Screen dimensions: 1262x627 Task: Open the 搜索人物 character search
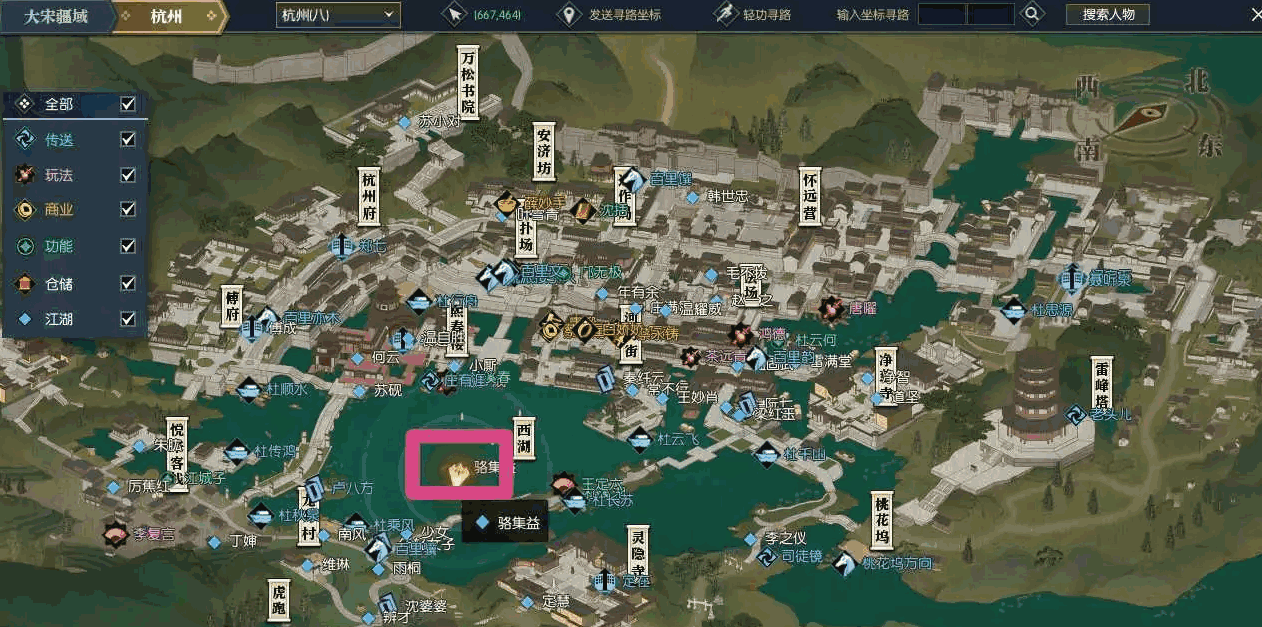point(1107,15)
